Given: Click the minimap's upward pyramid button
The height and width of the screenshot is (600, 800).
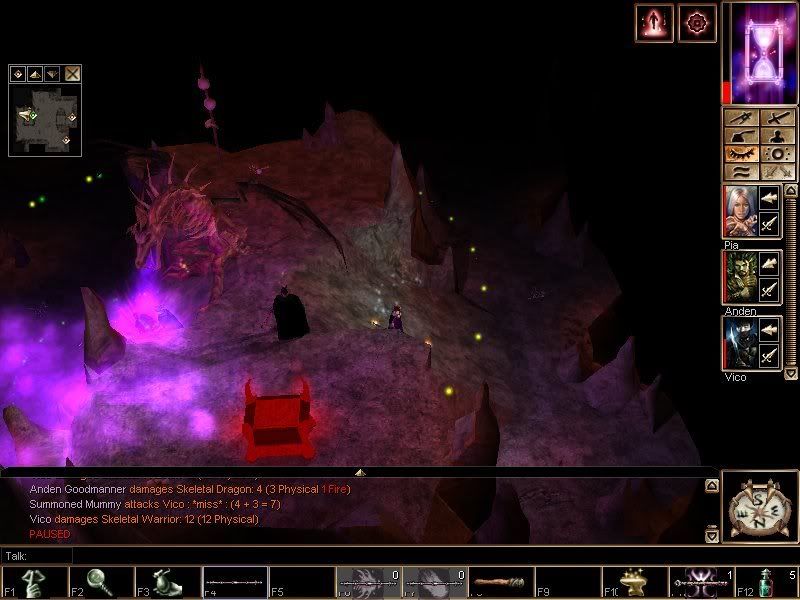Looking at the screenshot, I should 34,73.
